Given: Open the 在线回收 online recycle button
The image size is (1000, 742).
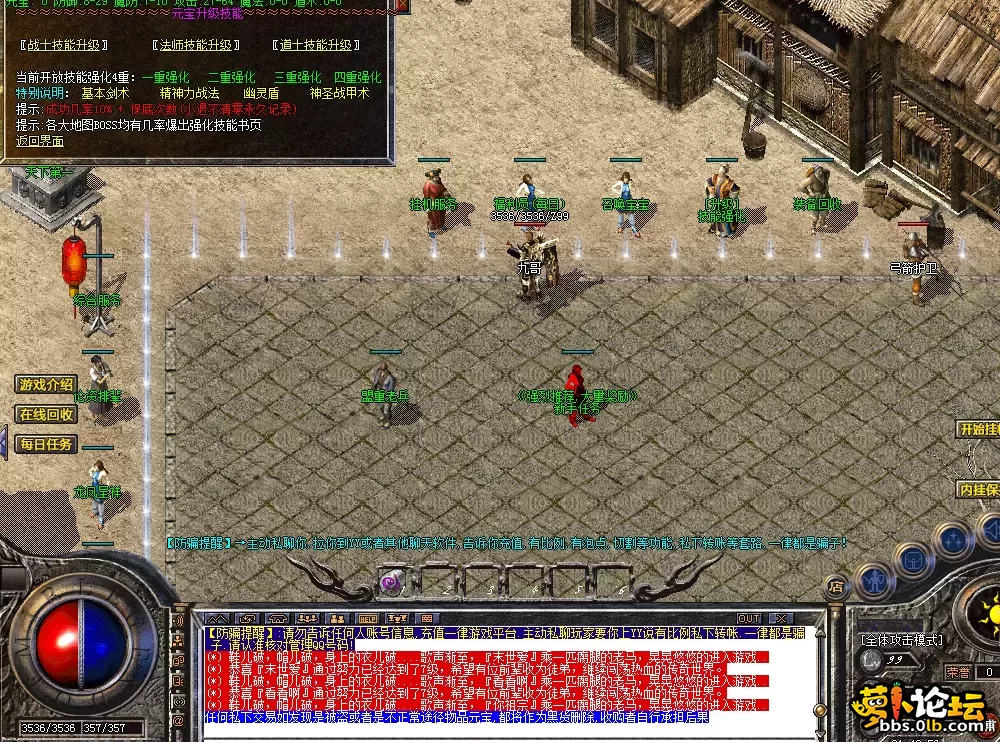Looking at the screenshot, I should pyautogui.click(x=46, y=414).
